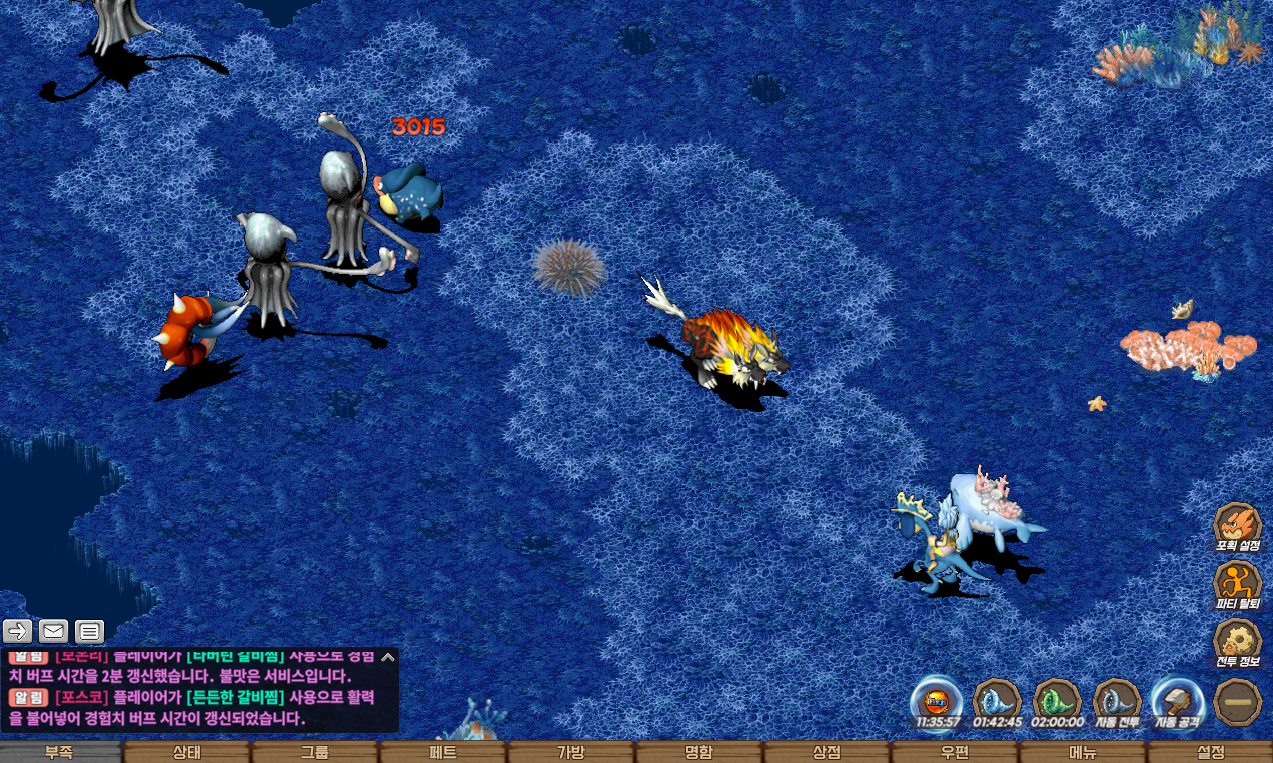Open 포획 설정 capture settings icon

(x=1237, y=525)
